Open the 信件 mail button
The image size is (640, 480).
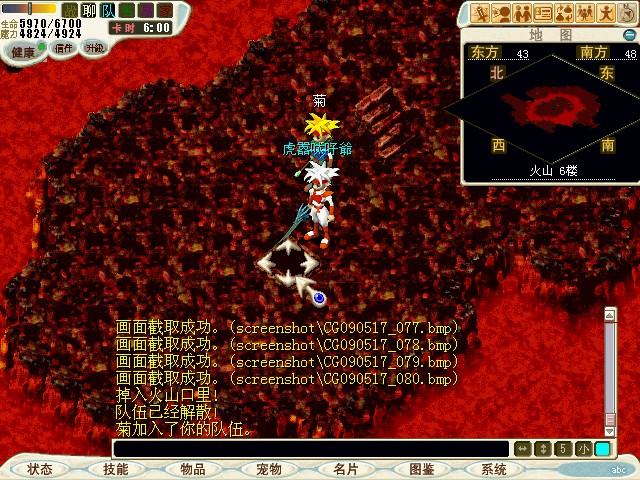coord(64,48)
